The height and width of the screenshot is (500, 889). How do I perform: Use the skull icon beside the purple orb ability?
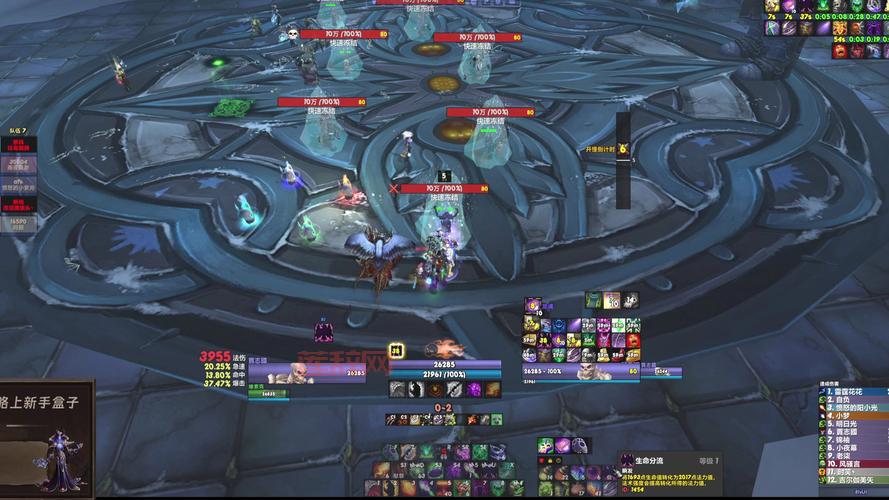pyautogui.click(x=579, y=445)
